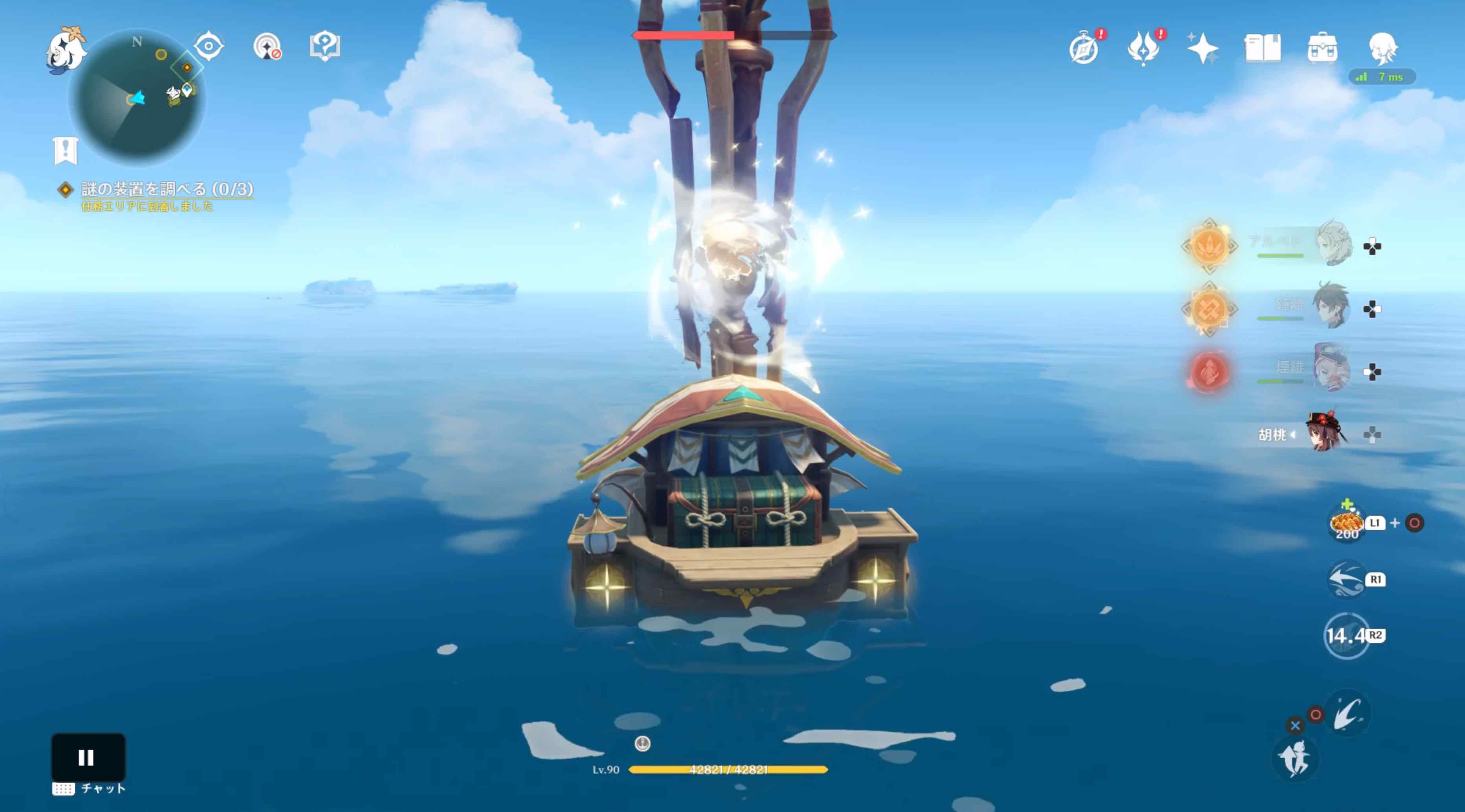This screenshot has width=1465, height=812.
Task: Switch to Albedo in the party list
Action: [x=1333, y=244]
